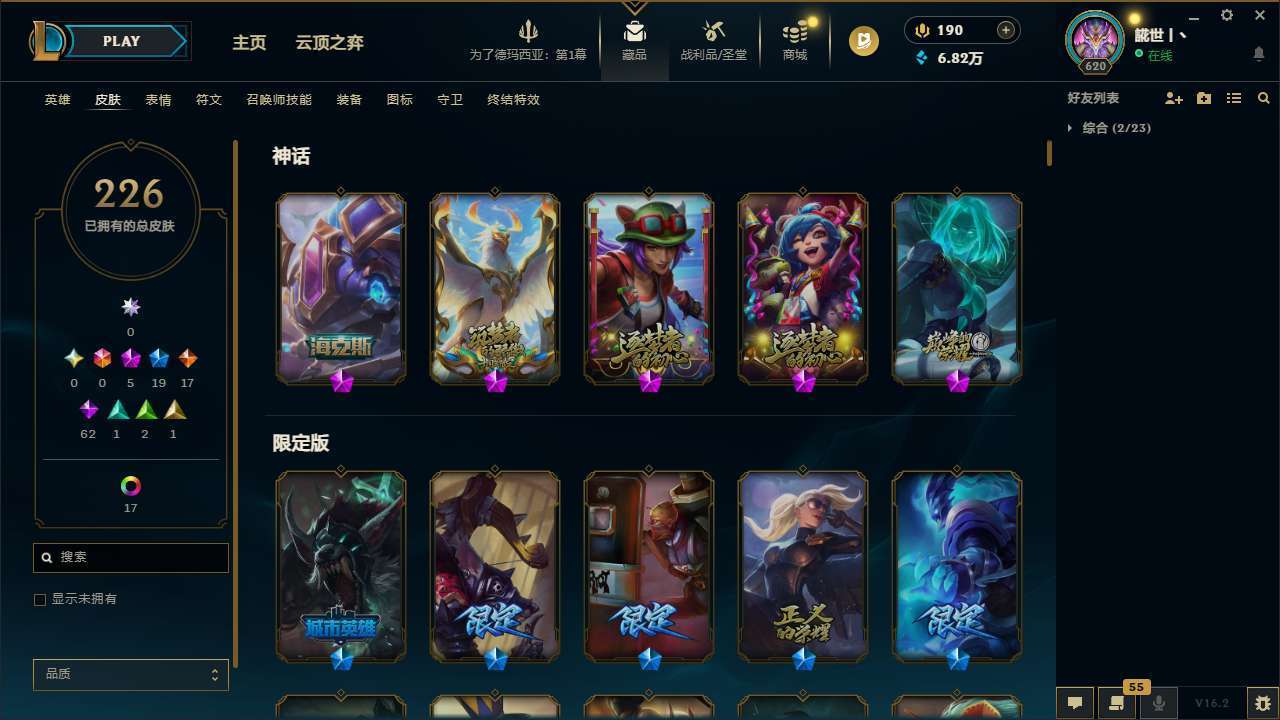Screen dimensions: 1280x720
Task: Open the 藏品 collection icon
Action: coord(634,35)
